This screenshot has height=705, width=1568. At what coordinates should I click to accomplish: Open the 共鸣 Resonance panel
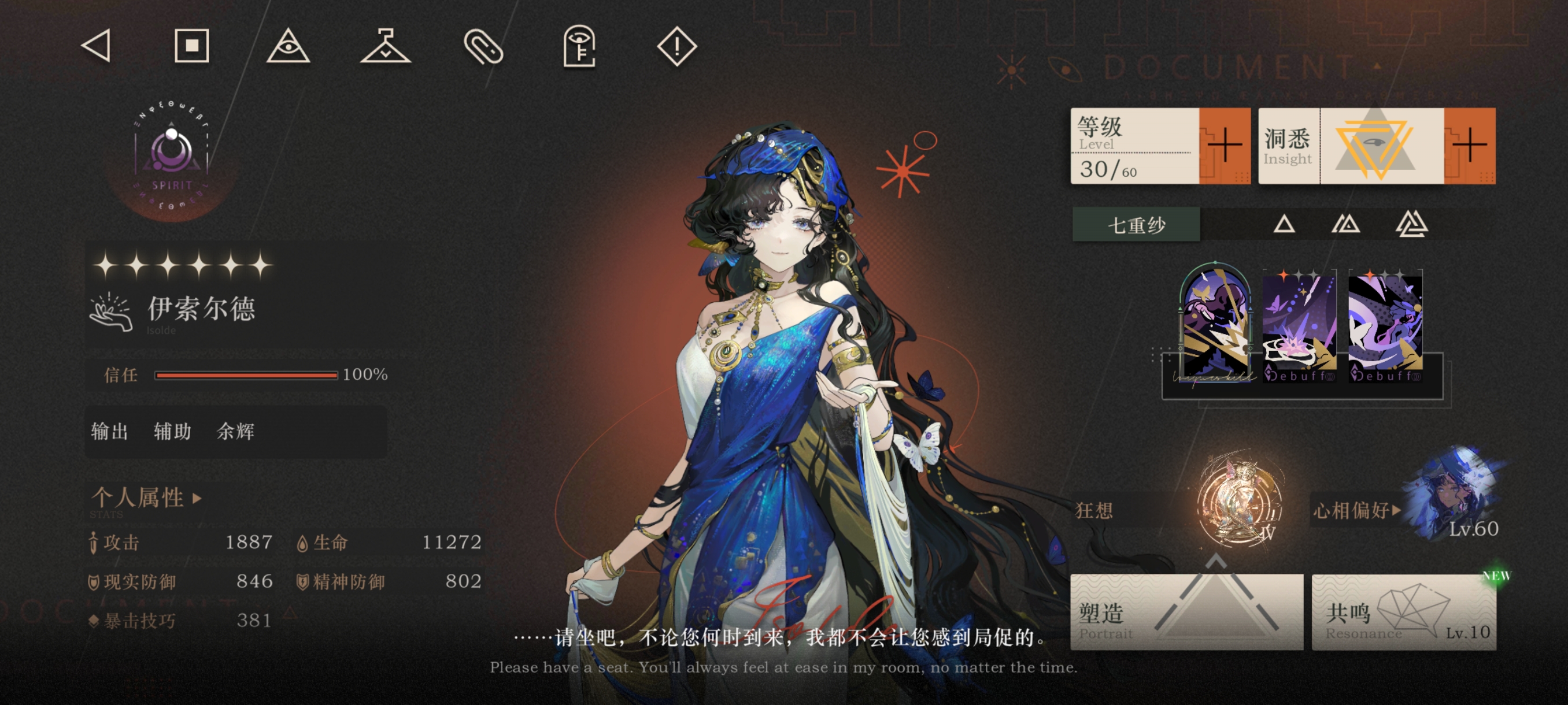[1404, 611]
